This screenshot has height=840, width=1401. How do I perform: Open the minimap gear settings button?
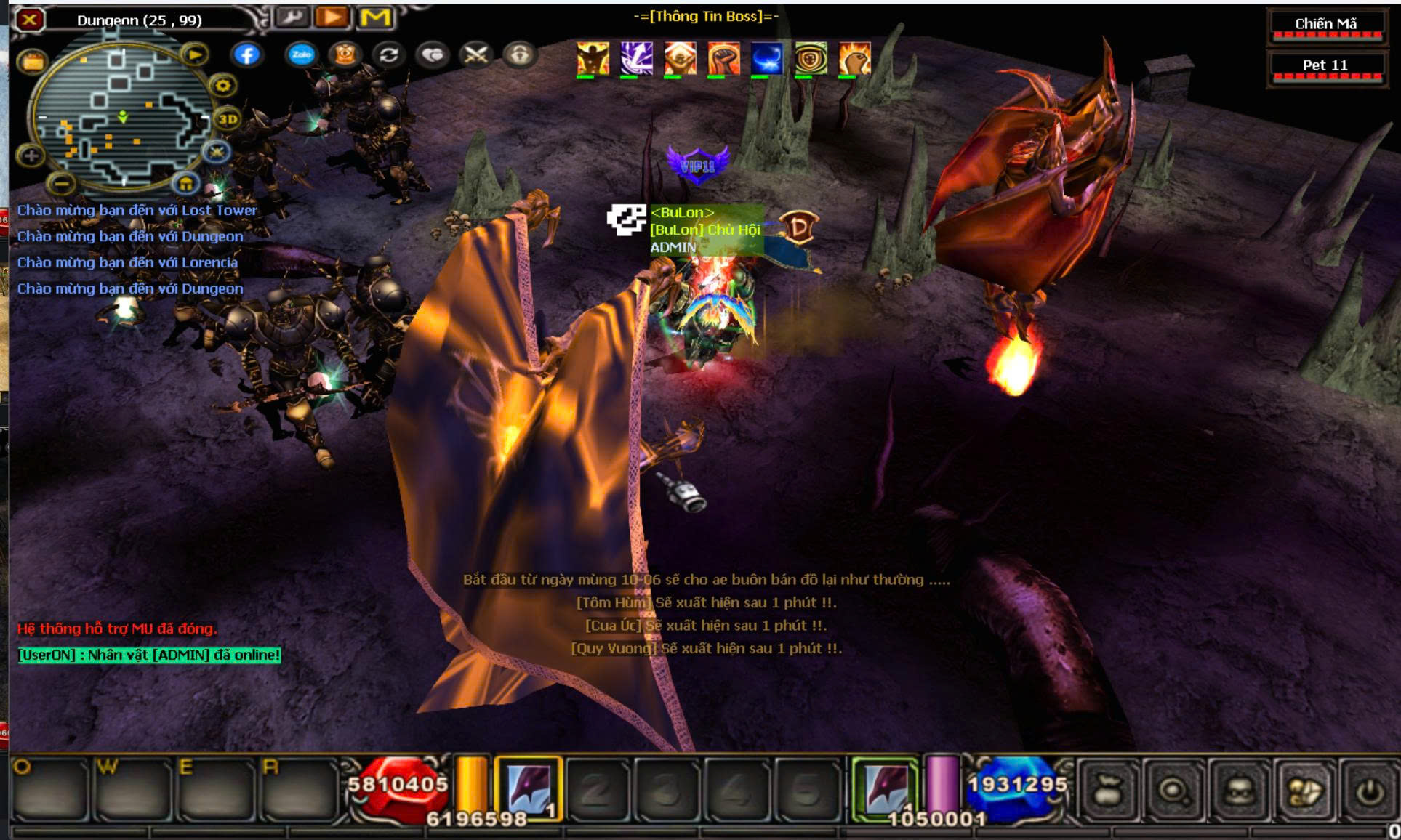coord(222,86)
